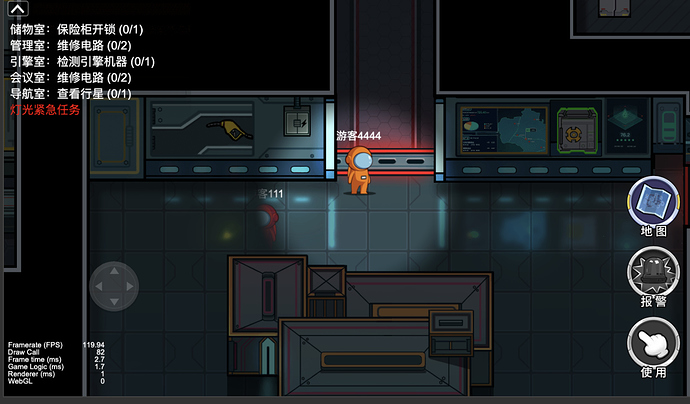Select the 储物室 保险柜开锁 task entry
This screenshot has width=690, height=404.
(x=71, y=30)
